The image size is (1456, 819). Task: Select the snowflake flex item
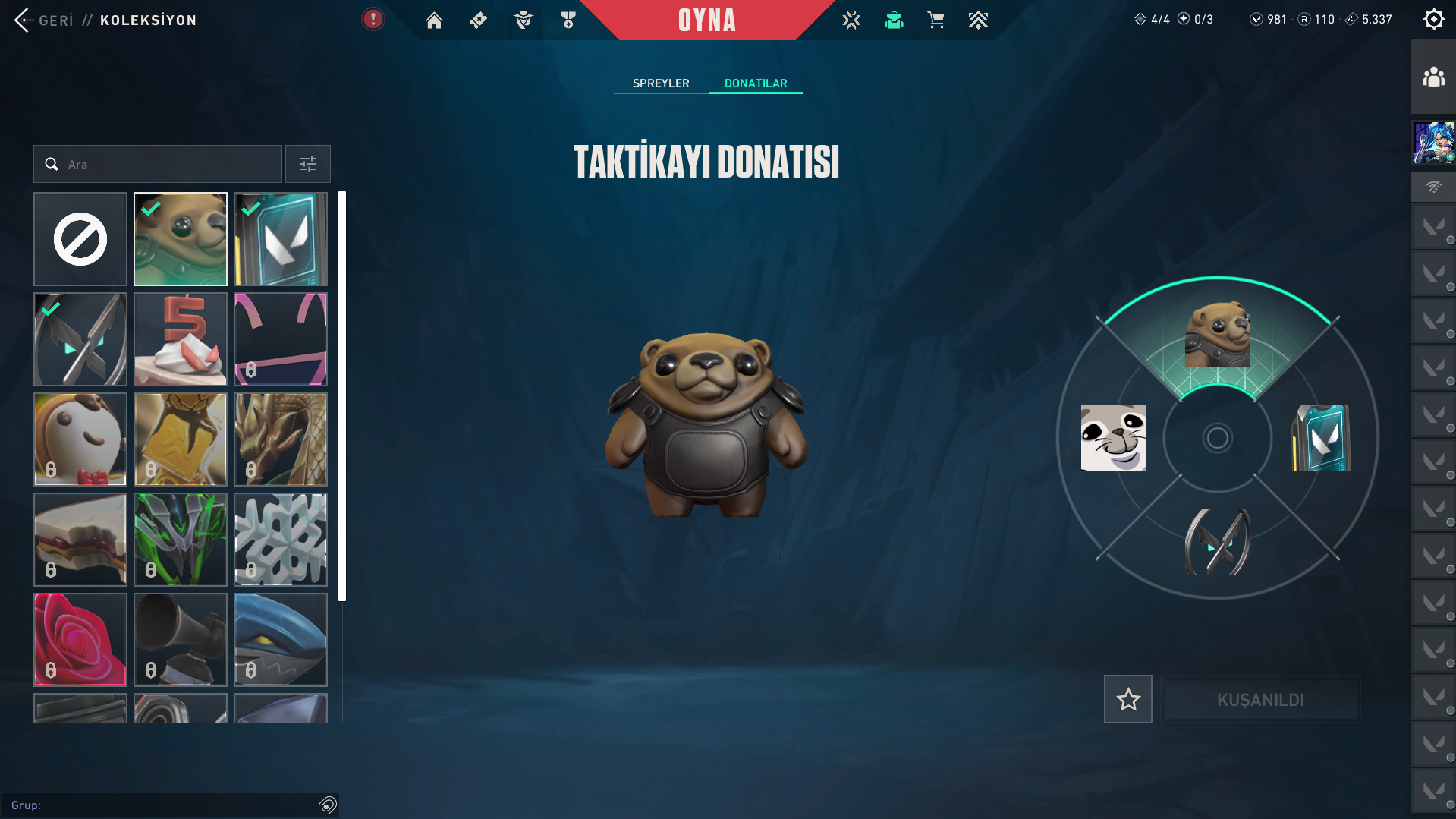click(x=281, y=540)
